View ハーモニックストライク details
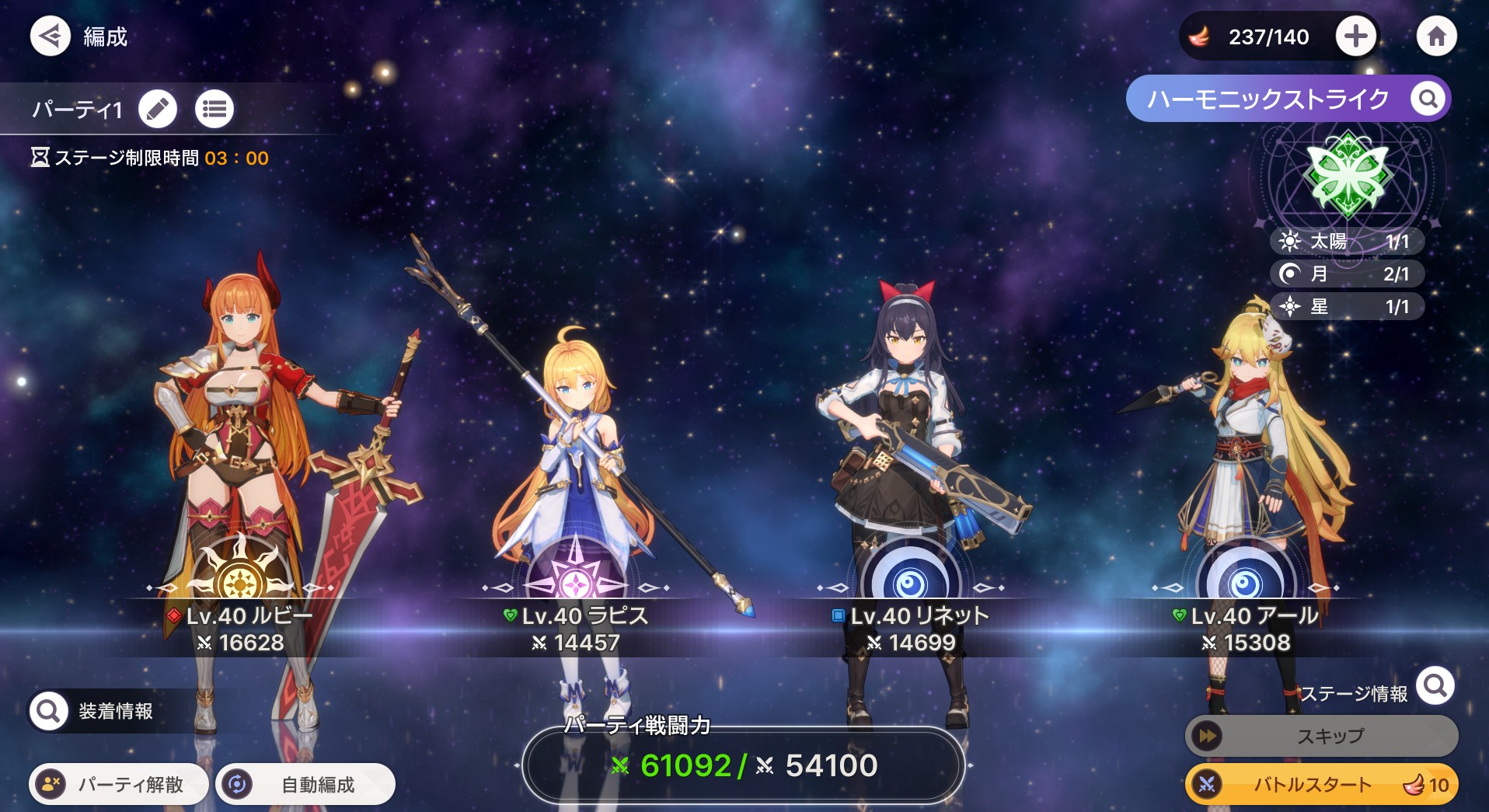 [x=1428, y=99]
